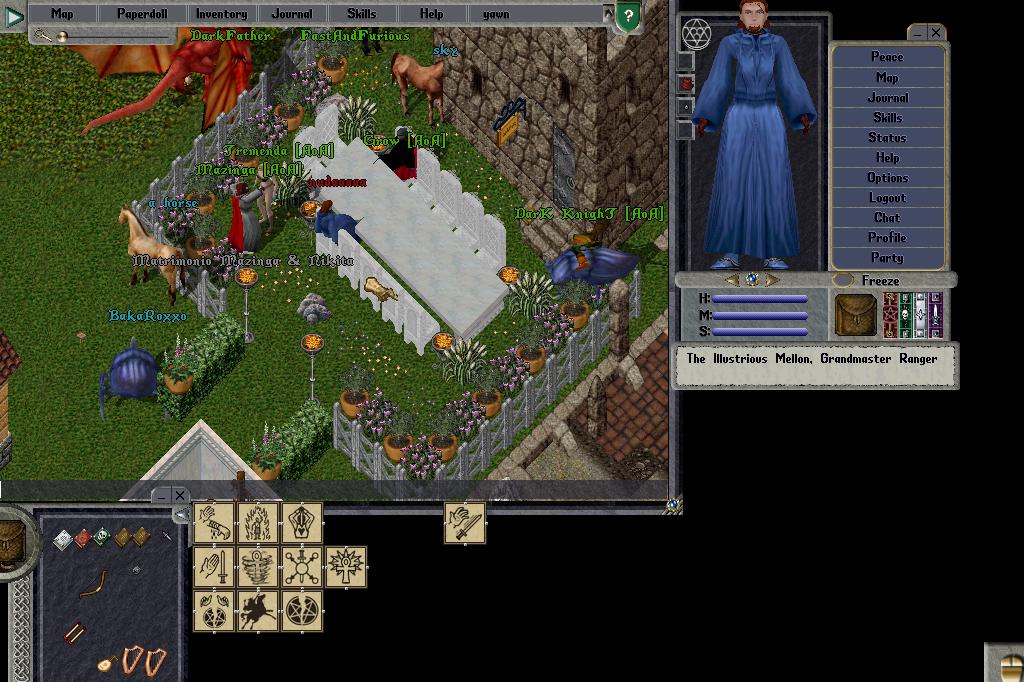Open the Map from the top menu bar
The height and width of the screenshot is (682, 1024).
pyautogui.click(x=62, y=14)
